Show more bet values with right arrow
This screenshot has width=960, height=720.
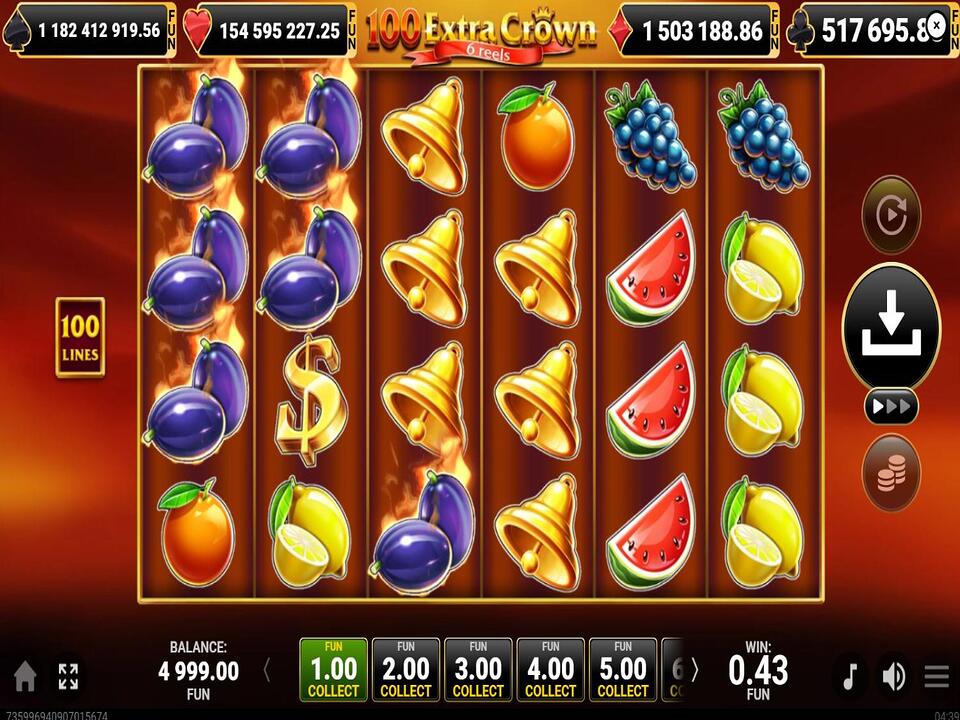695,670
